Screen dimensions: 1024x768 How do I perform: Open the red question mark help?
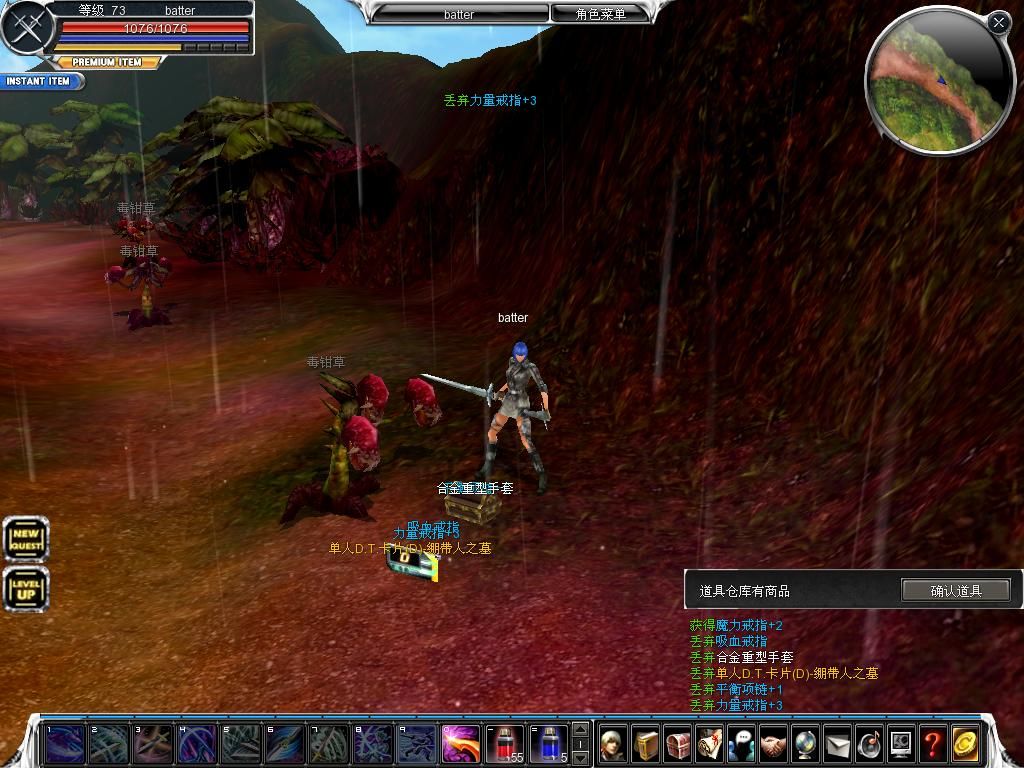click(933, 744)
